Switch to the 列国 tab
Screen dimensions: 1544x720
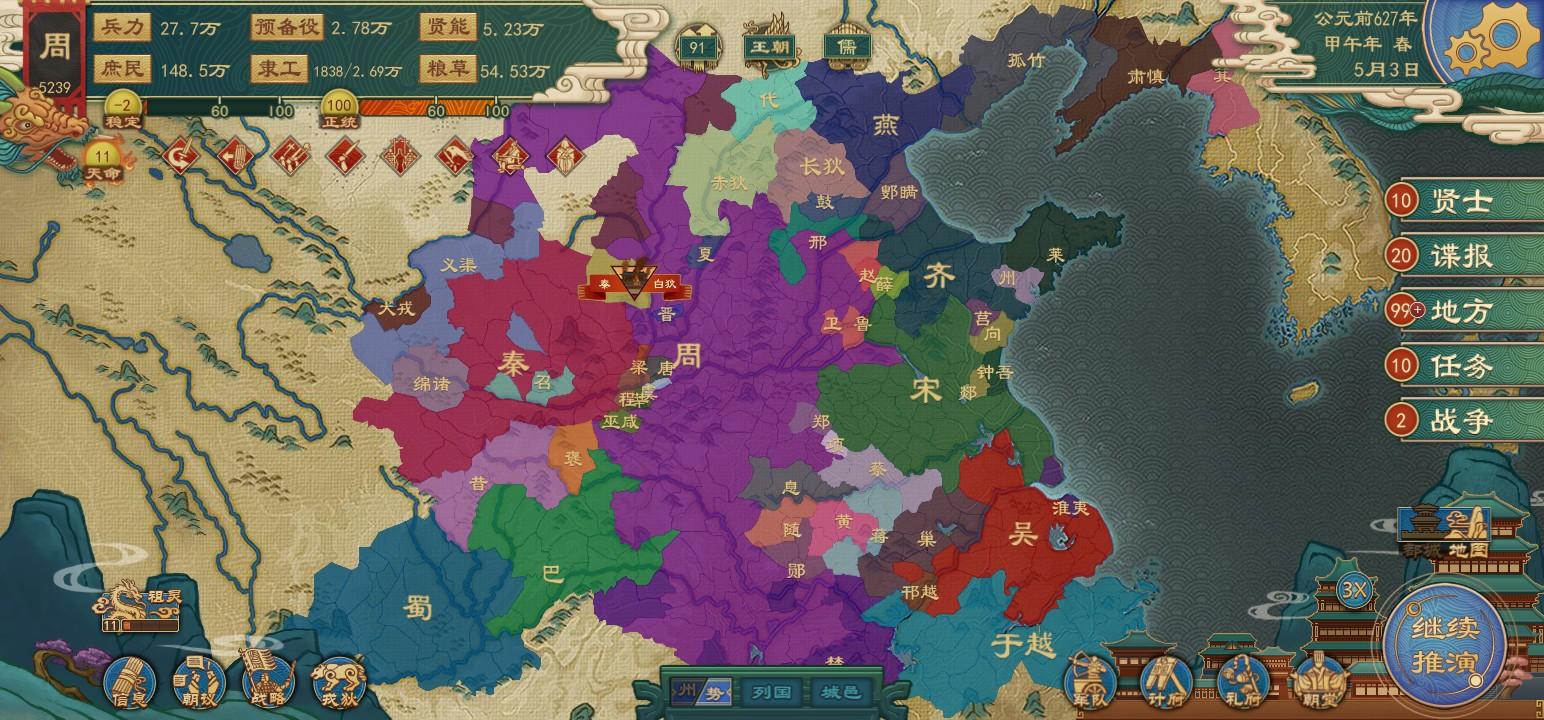769,691
